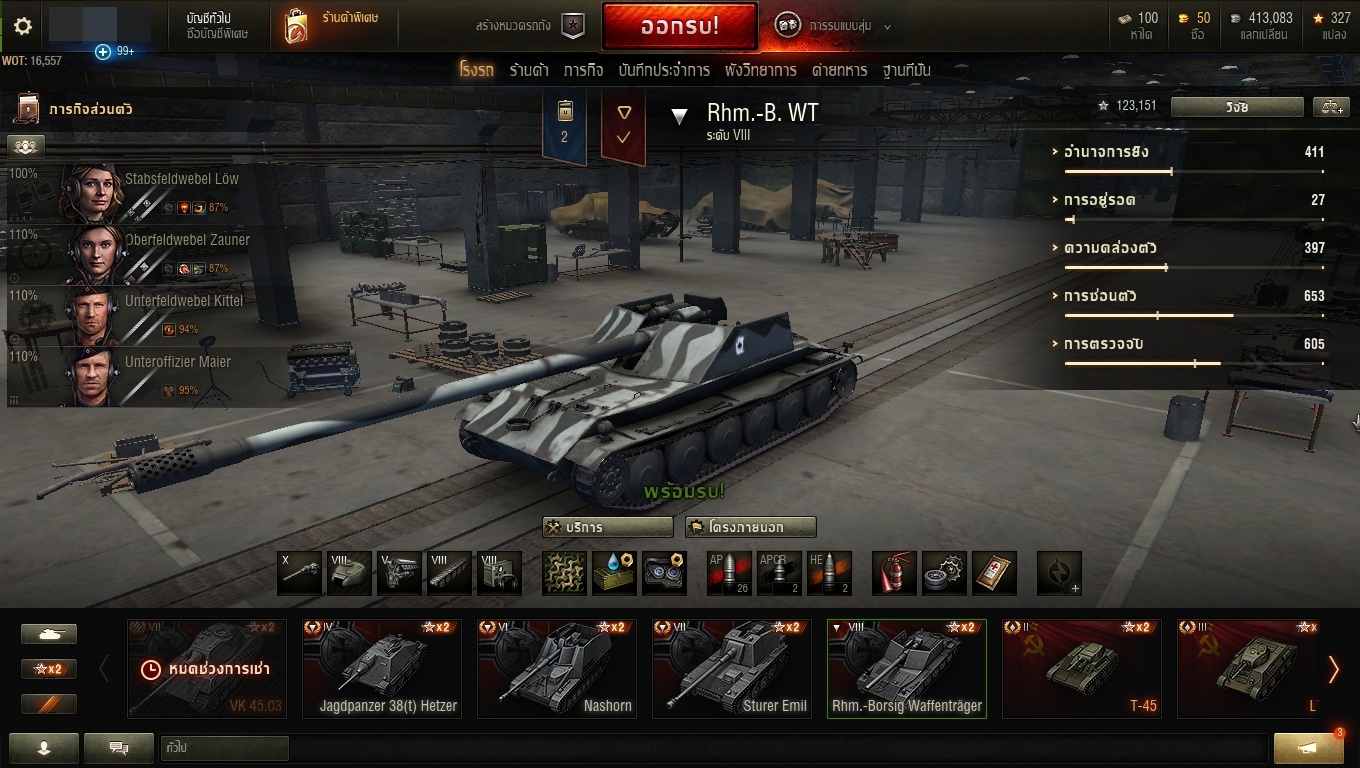This screenshot has width=1360, height=768.
Task: Open the ค่ายทหาร barracks tab
Action: (839, 70)
